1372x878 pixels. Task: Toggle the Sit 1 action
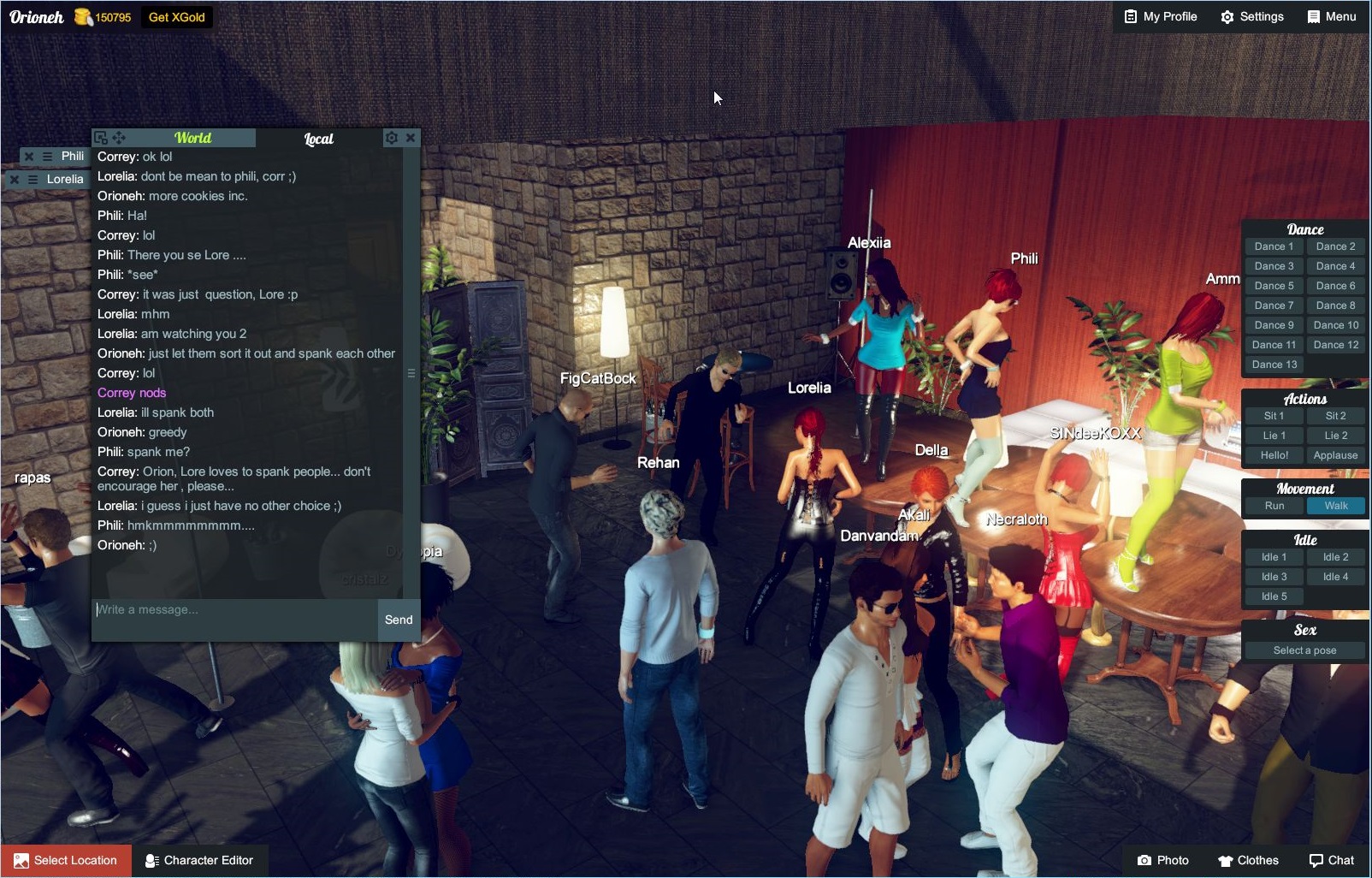pyautogui.click(x=1274, y=415)
